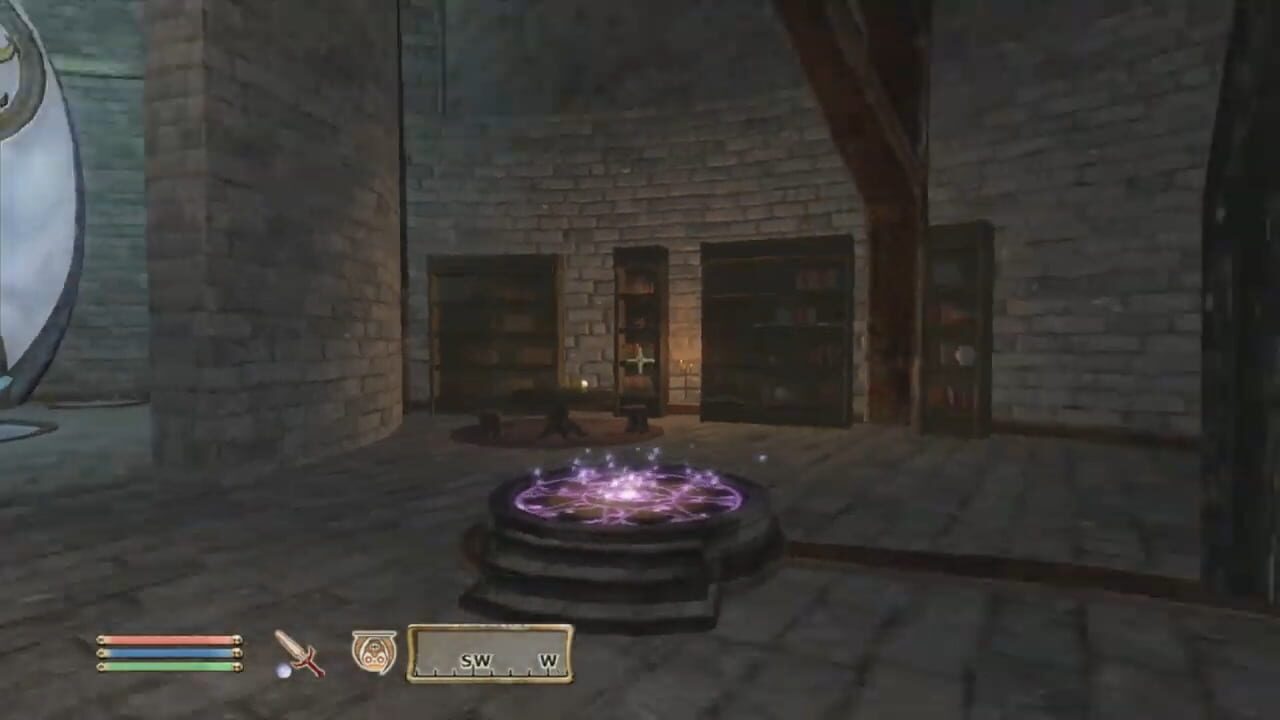The image size is (1280, 720).
Task: Click the SW marker on the compass
Action: pyautogui.click(x=477, y=661)
